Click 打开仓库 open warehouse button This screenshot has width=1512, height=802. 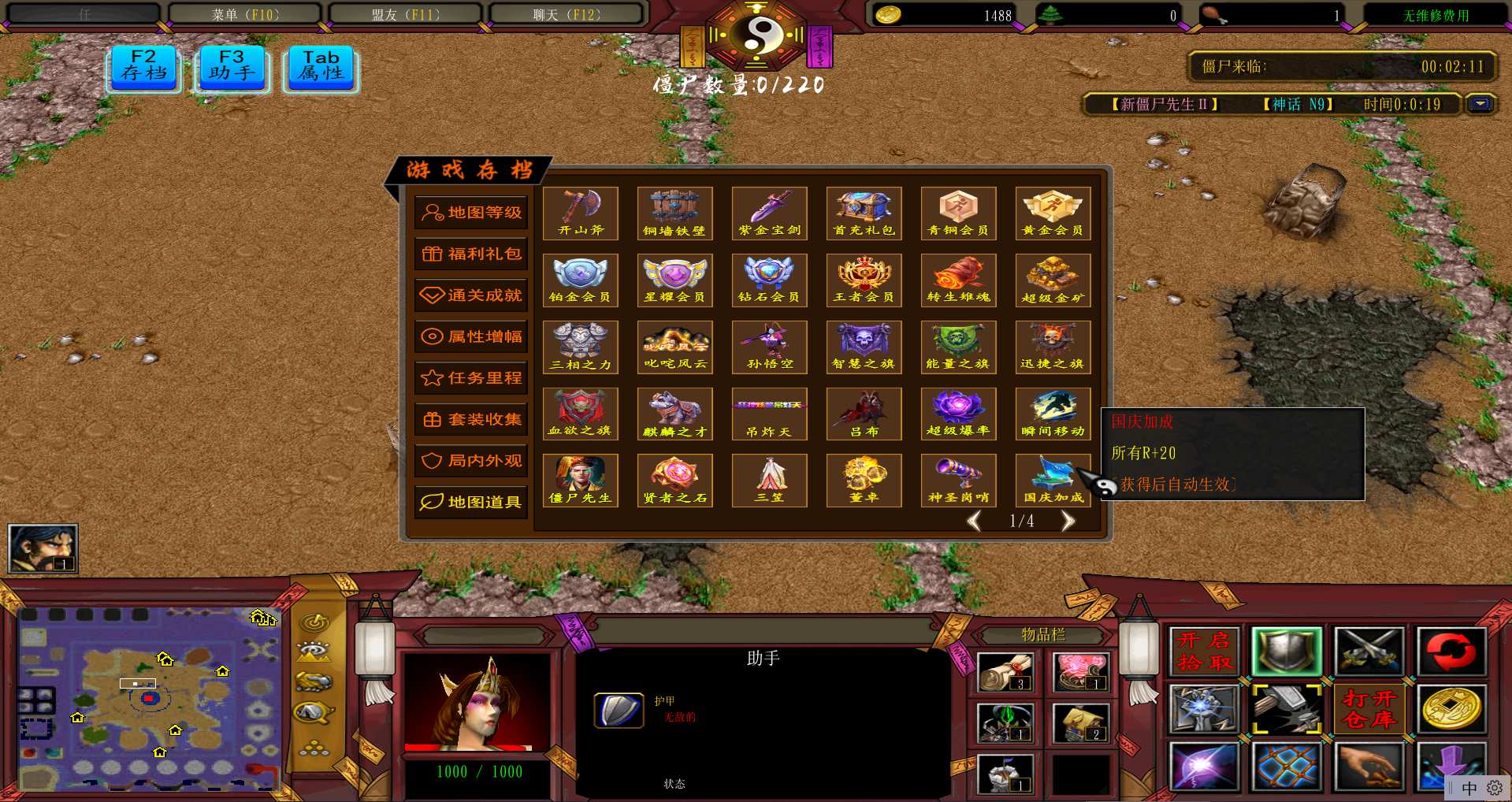1369,708
